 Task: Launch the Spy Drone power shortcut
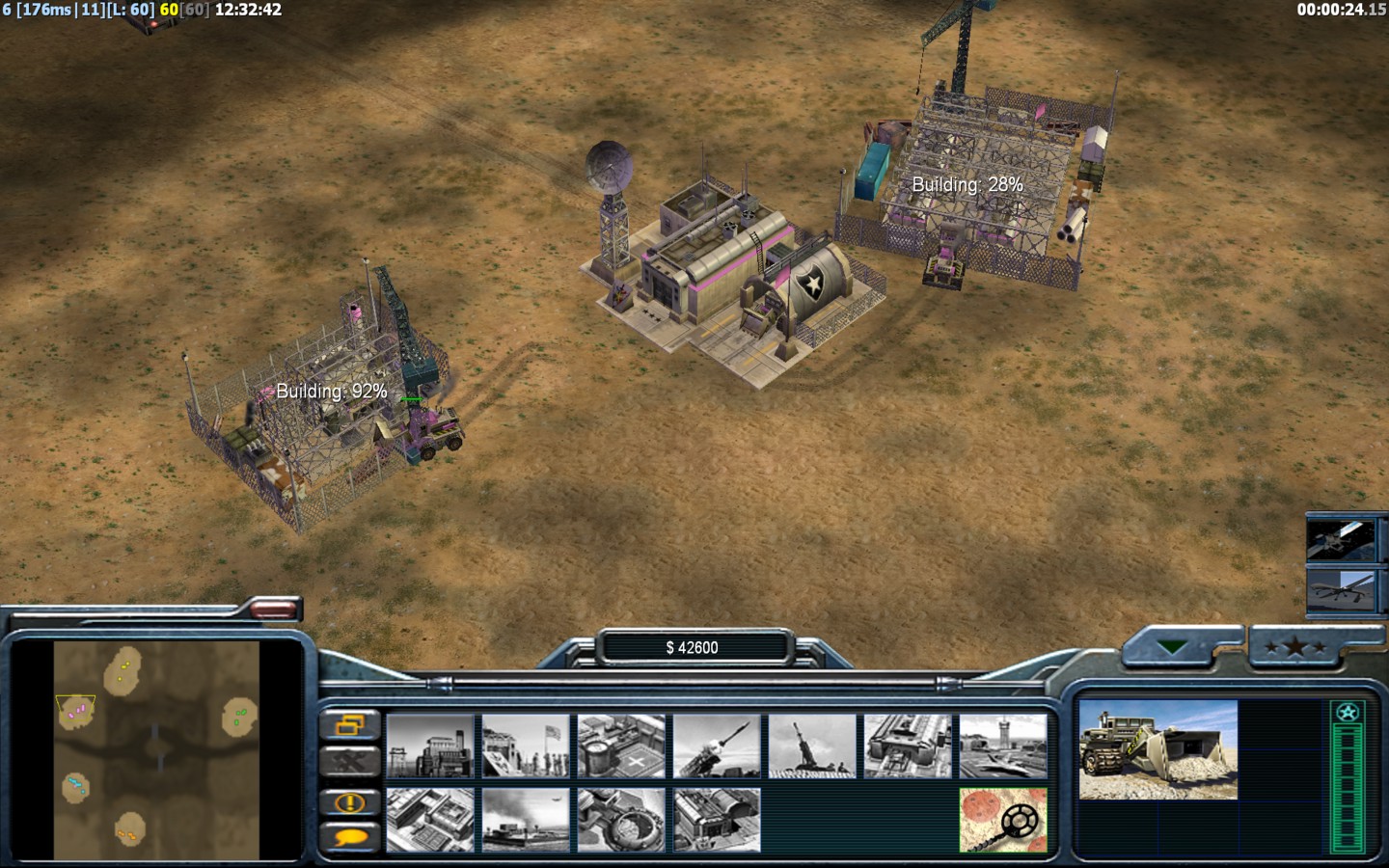(1341, 589)
